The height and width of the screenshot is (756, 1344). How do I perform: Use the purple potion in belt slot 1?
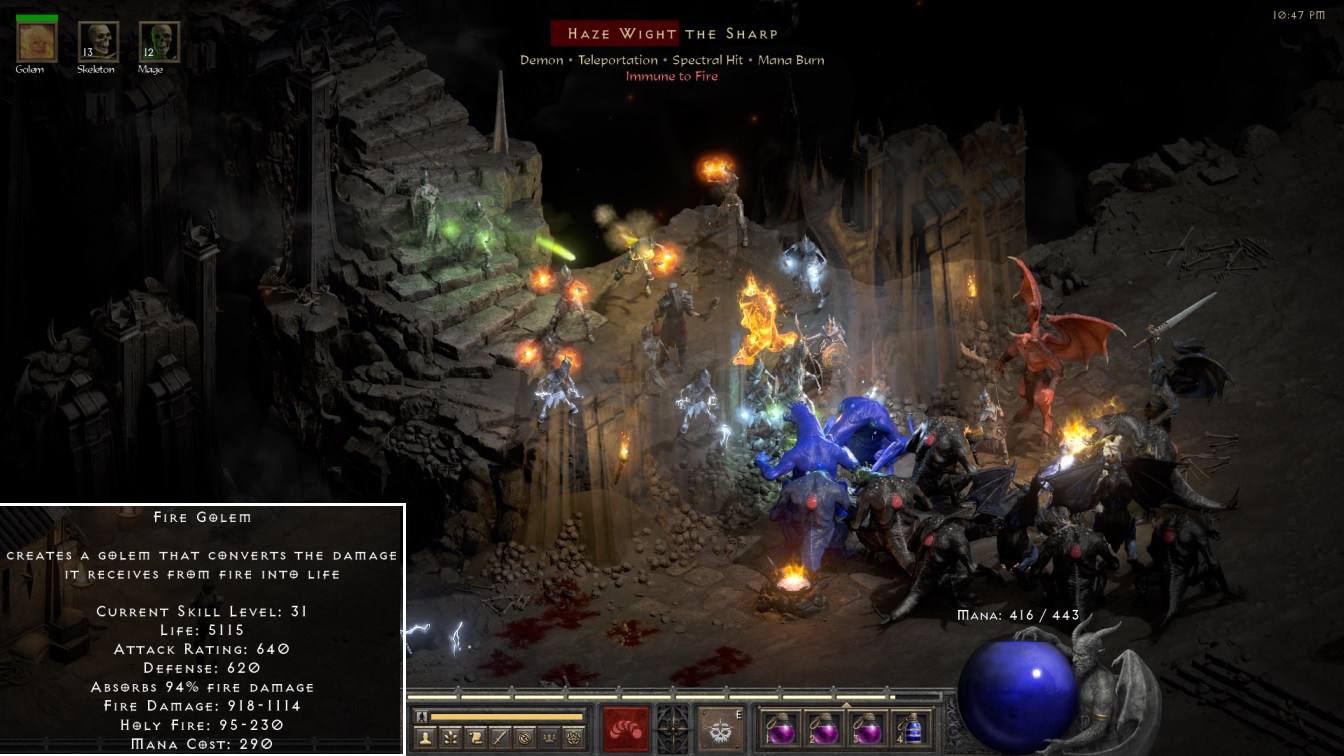778,729
